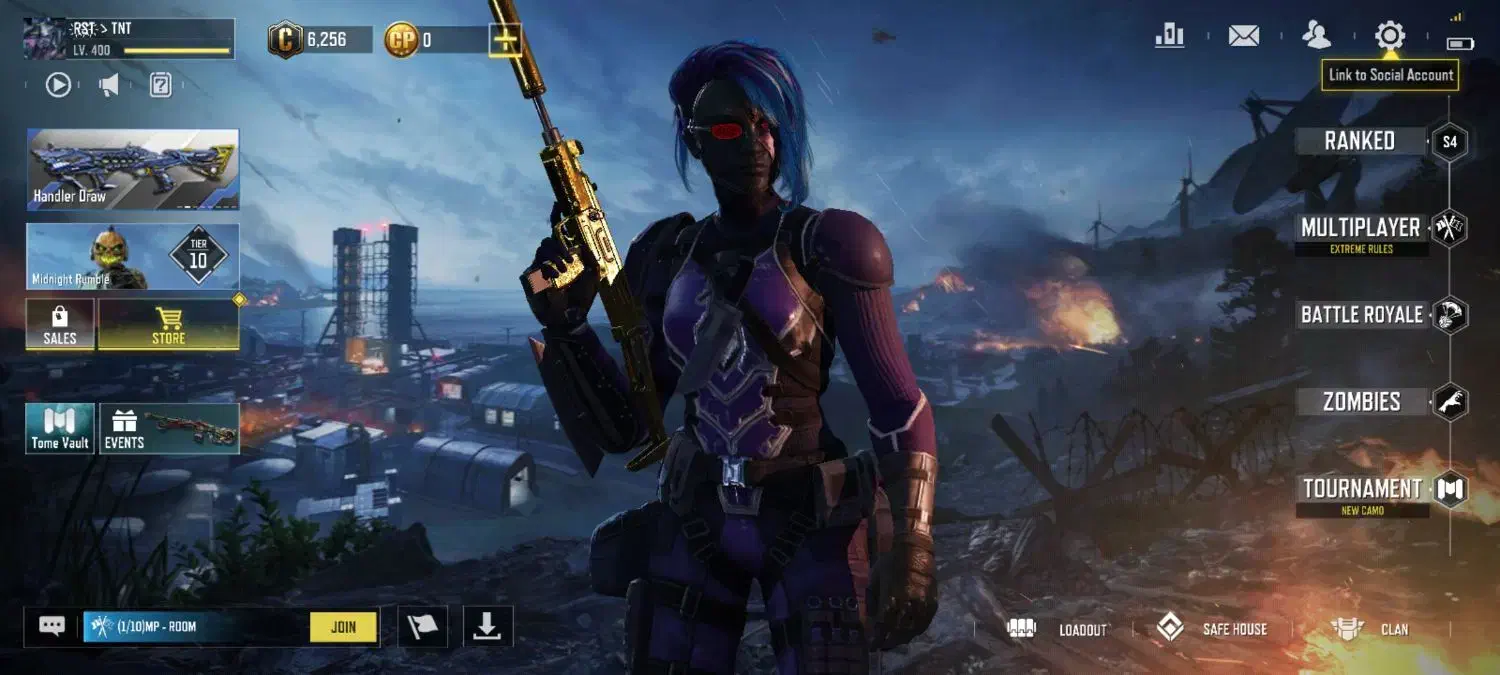Screen dimensions: 1500x675
Task: View the Events panel
Action: point(169,428)
